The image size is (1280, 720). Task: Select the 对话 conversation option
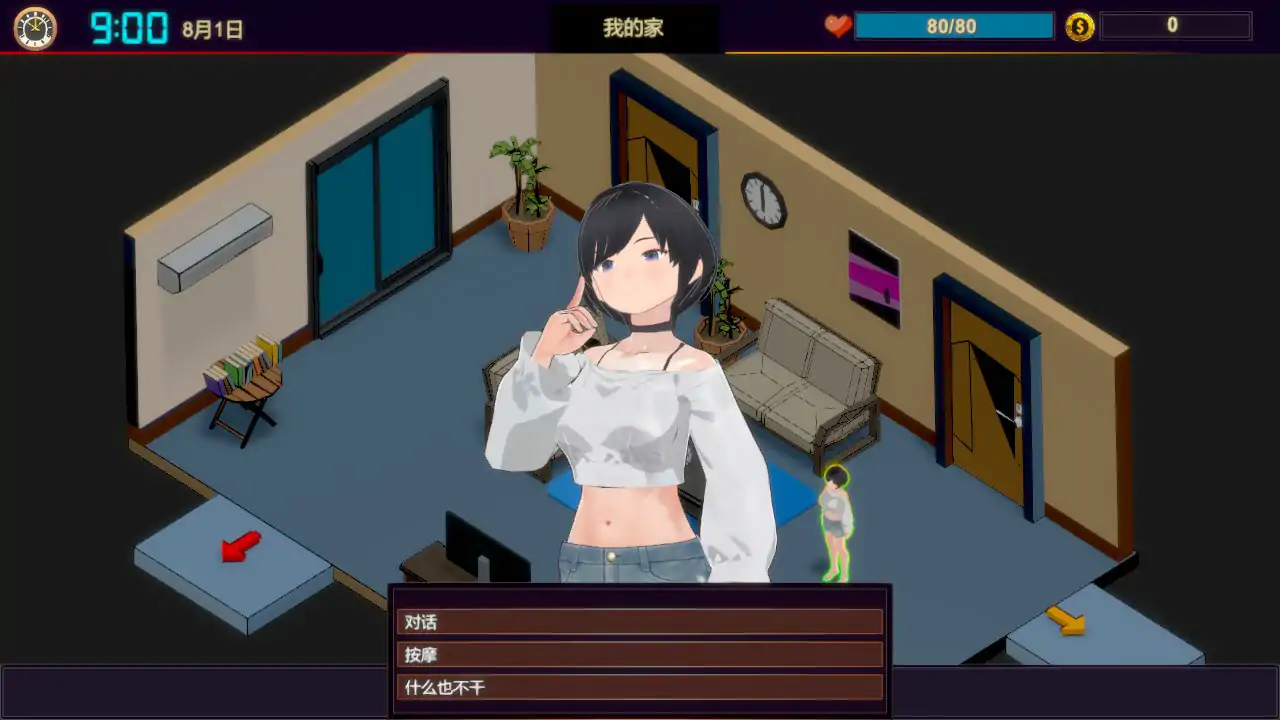point(640,622)
